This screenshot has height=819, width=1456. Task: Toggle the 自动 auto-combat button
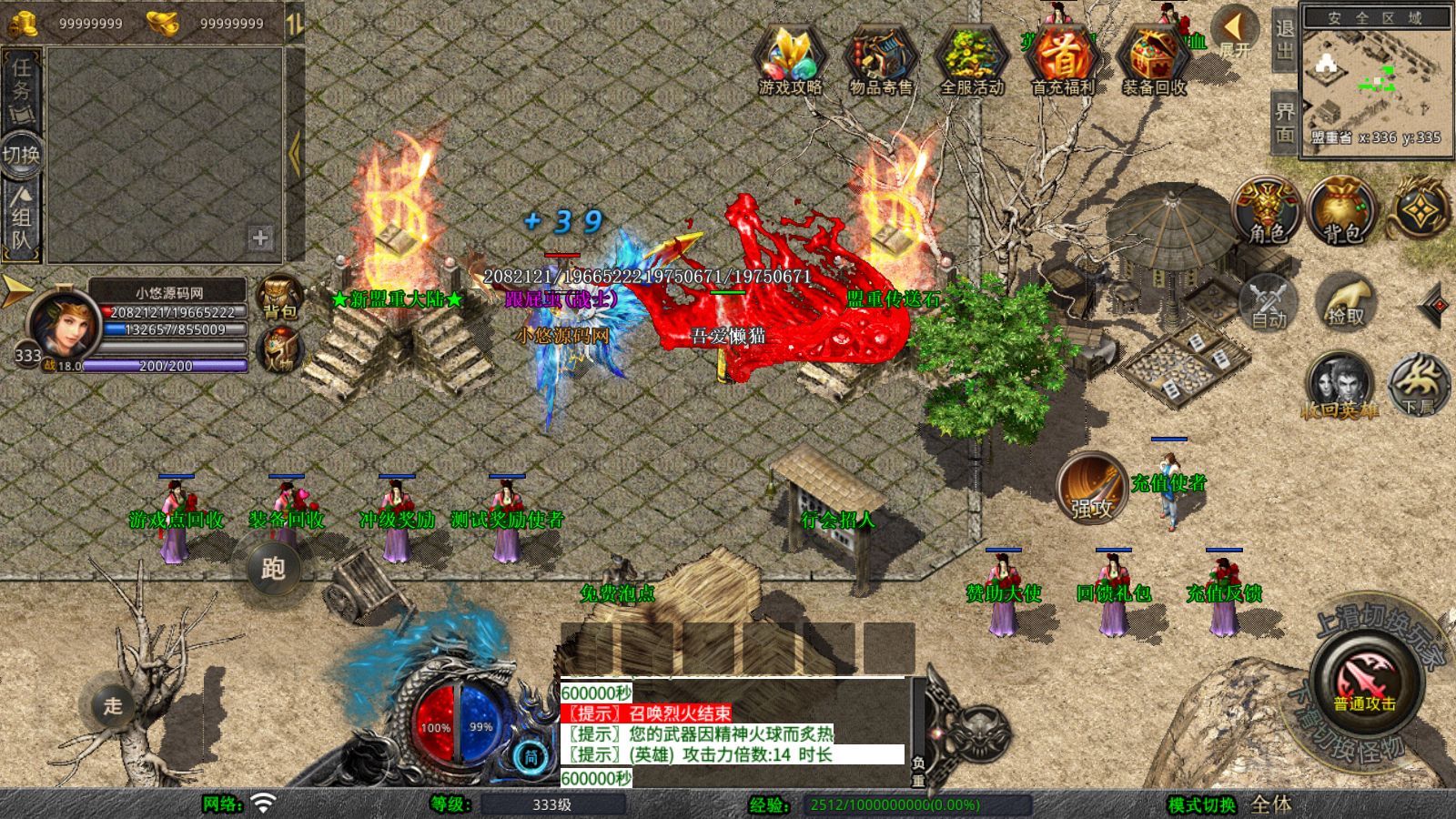click(1269, 300)
